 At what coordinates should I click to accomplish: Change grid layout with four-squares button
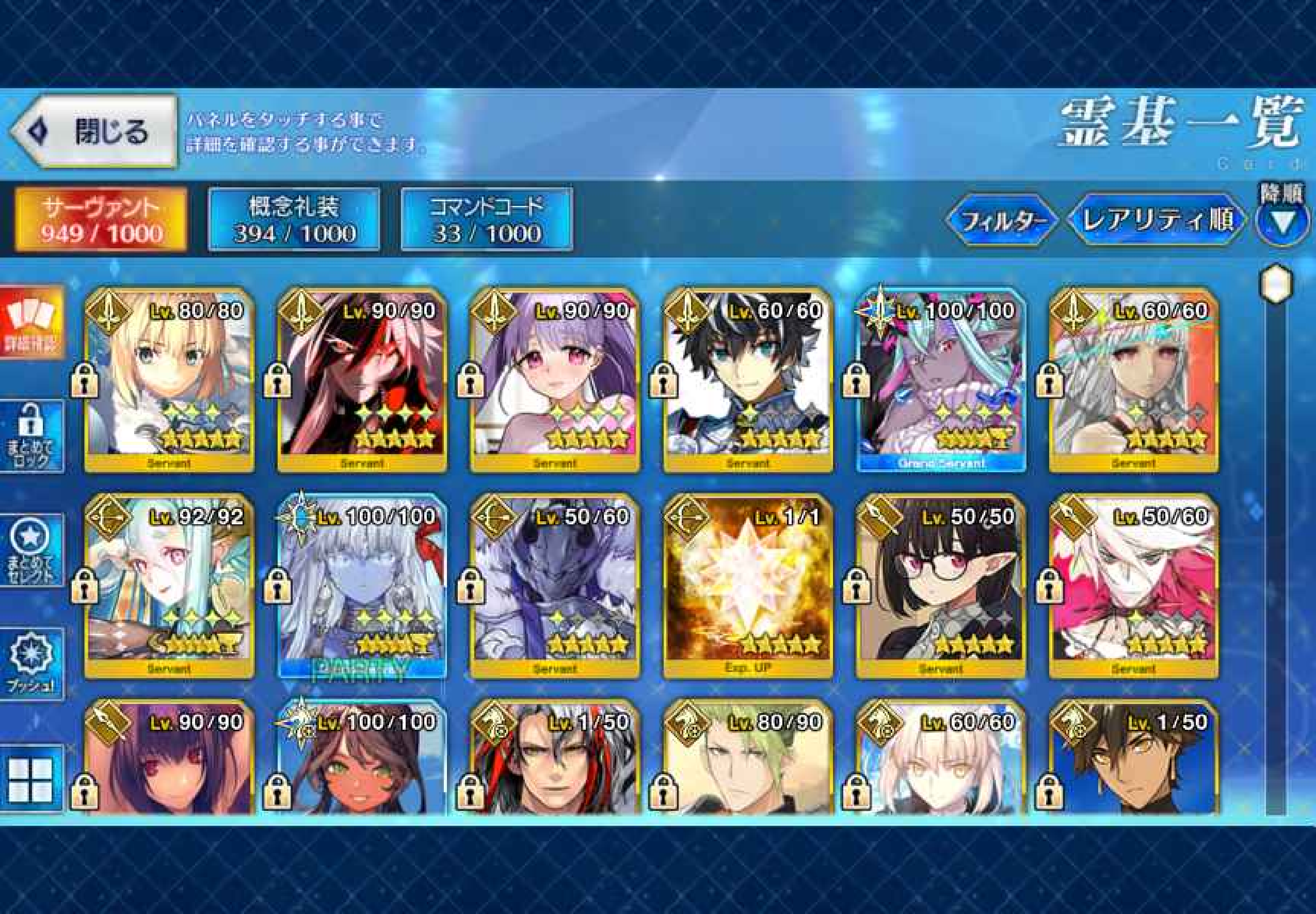click(31, 780)
